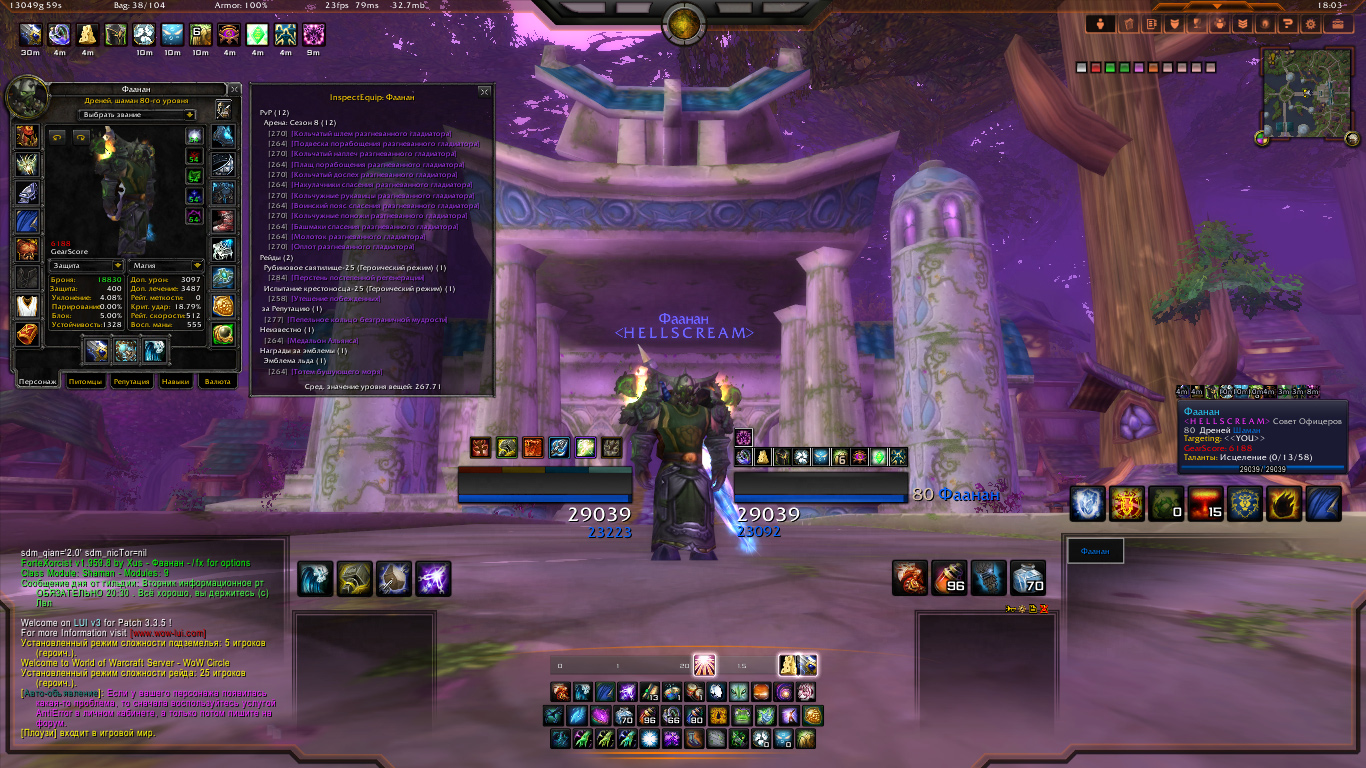Open the Репутация tab
The image size is (1366, 768).
(131, 381)
